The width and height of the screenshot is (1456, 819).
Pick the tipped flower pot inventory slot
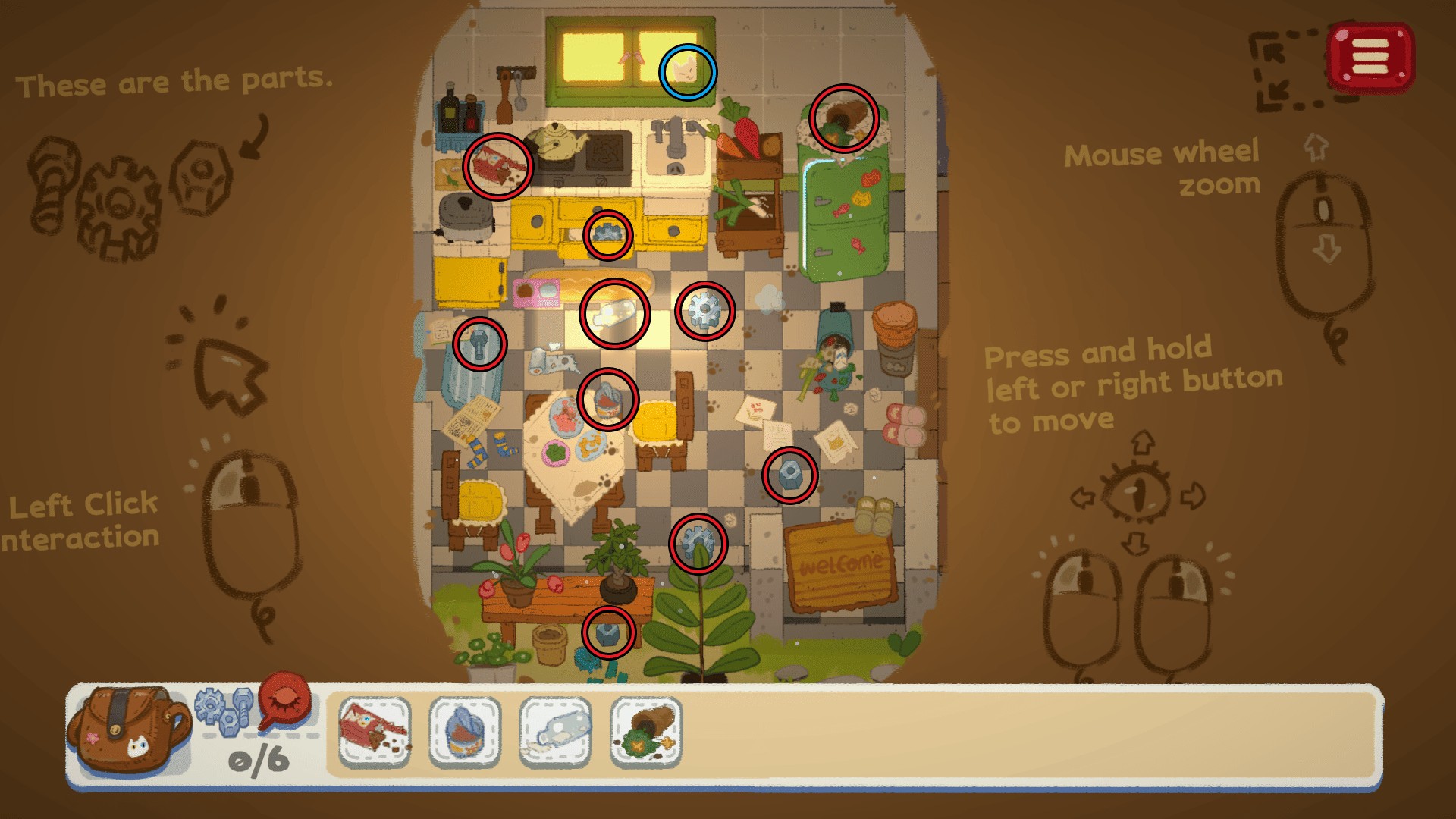(x=646, y=732)
